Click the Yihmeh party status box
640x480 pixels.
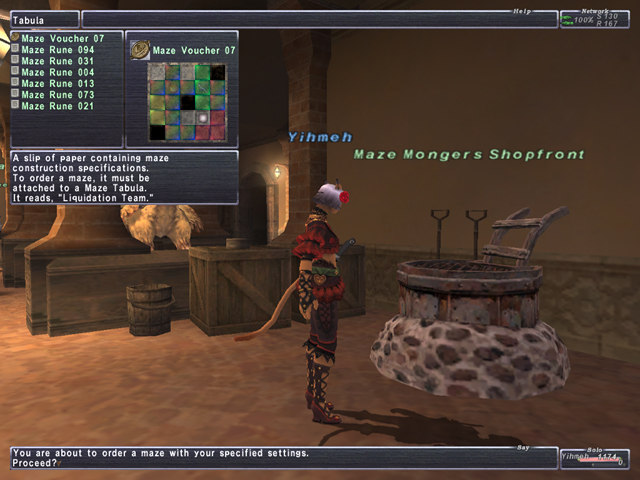tap(593, 457)
